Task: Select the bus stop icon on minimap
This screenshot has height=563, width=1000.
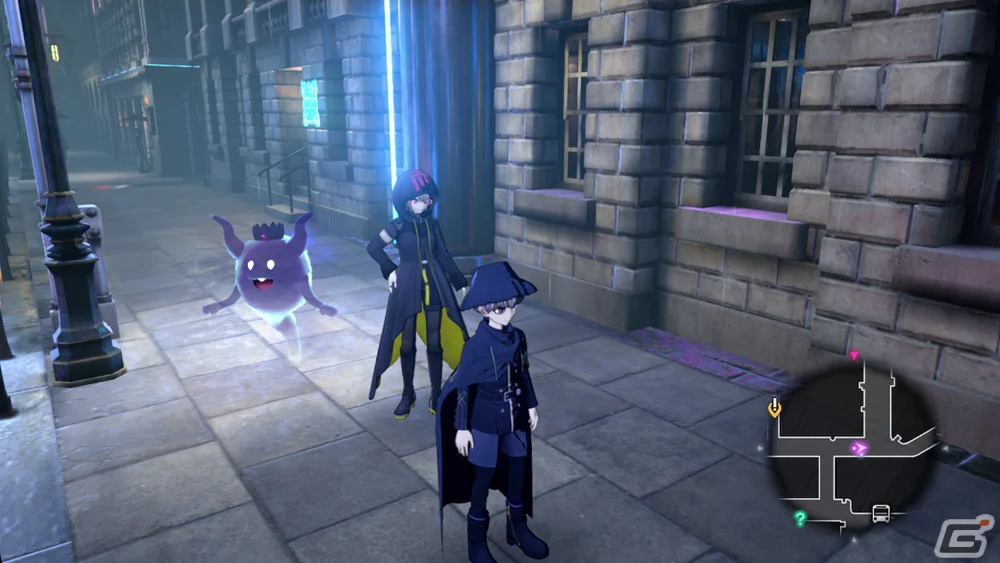Action: pos(881,514)
